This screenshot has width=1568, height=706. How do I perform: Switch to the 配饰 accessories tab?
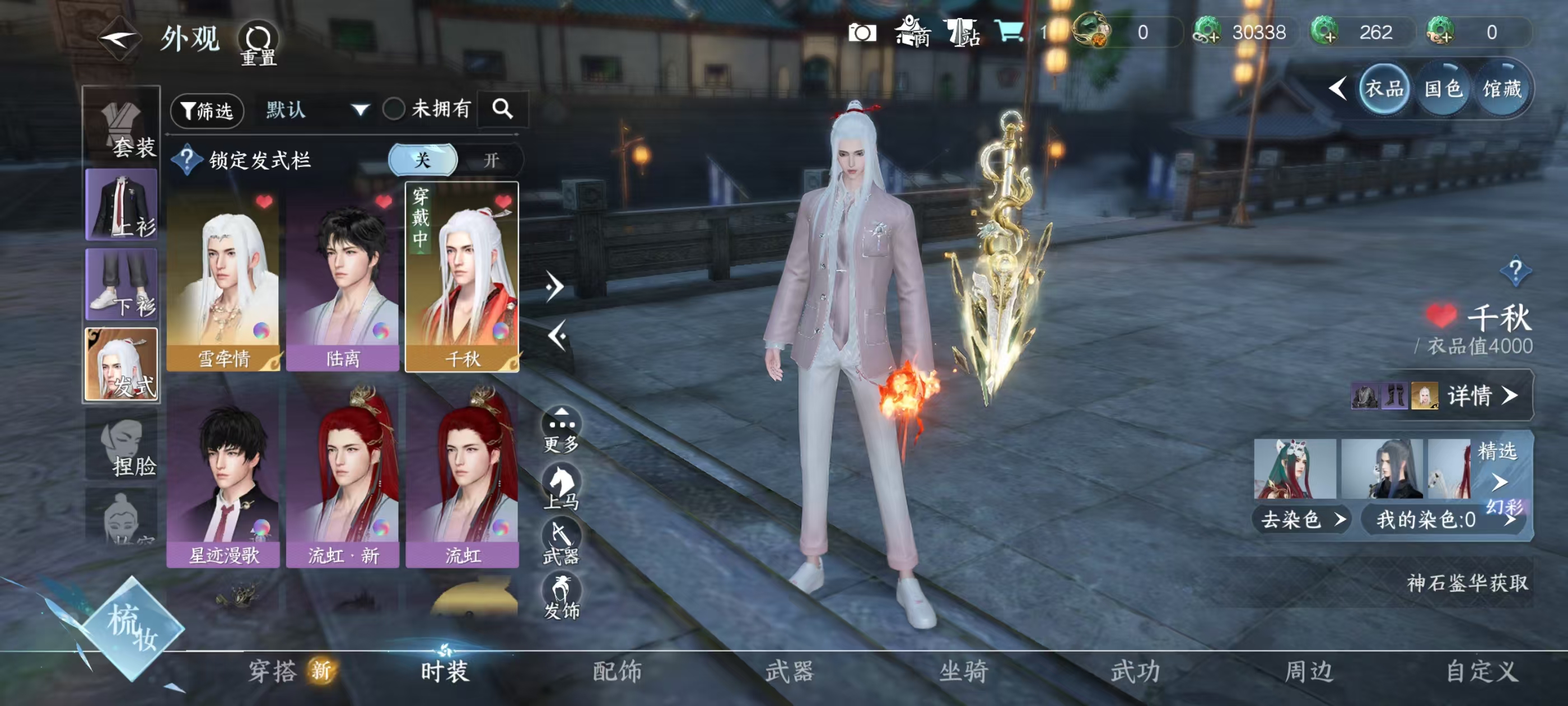click(617, 671)
